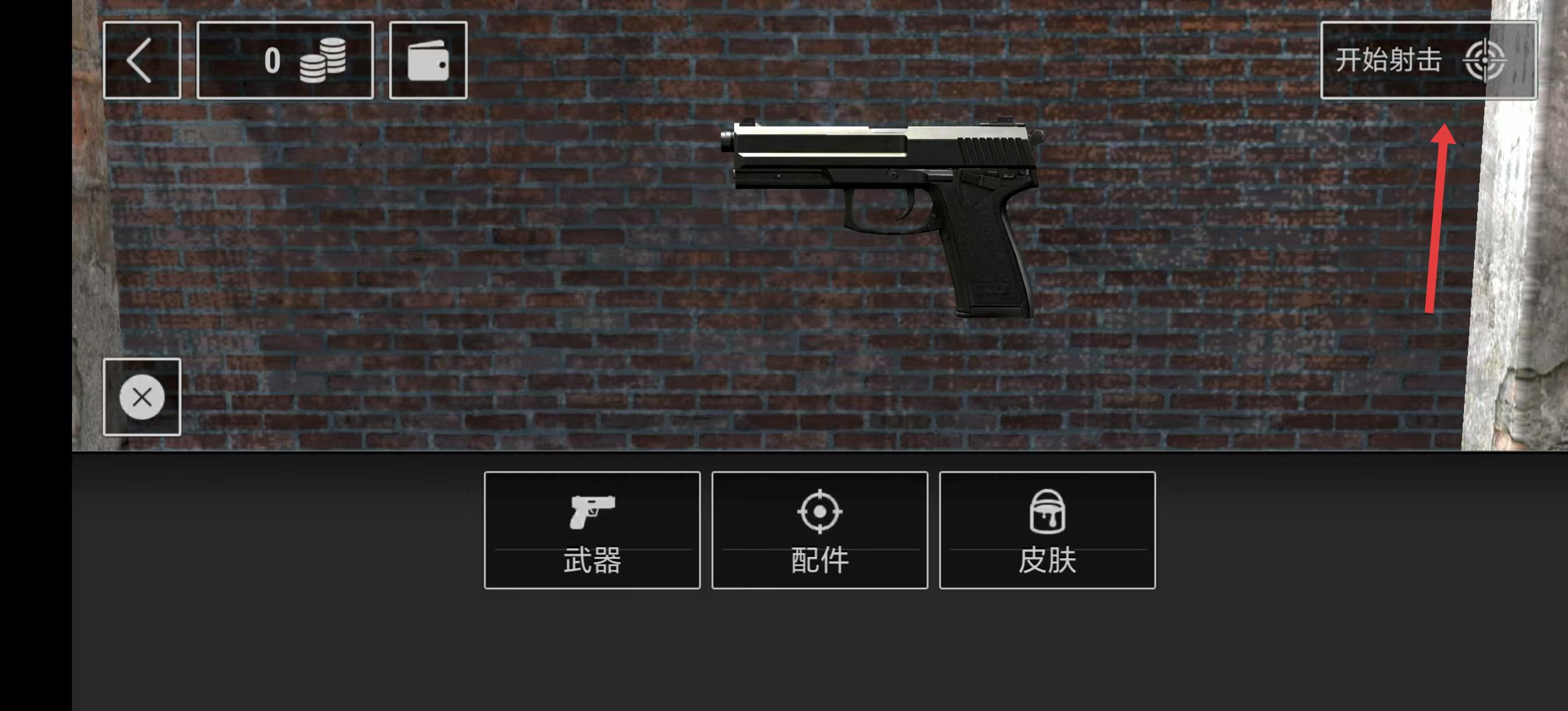This screenshot has height=711, width=1568.
Task: Select the 配件 attachments category
Action: point(819,530)
